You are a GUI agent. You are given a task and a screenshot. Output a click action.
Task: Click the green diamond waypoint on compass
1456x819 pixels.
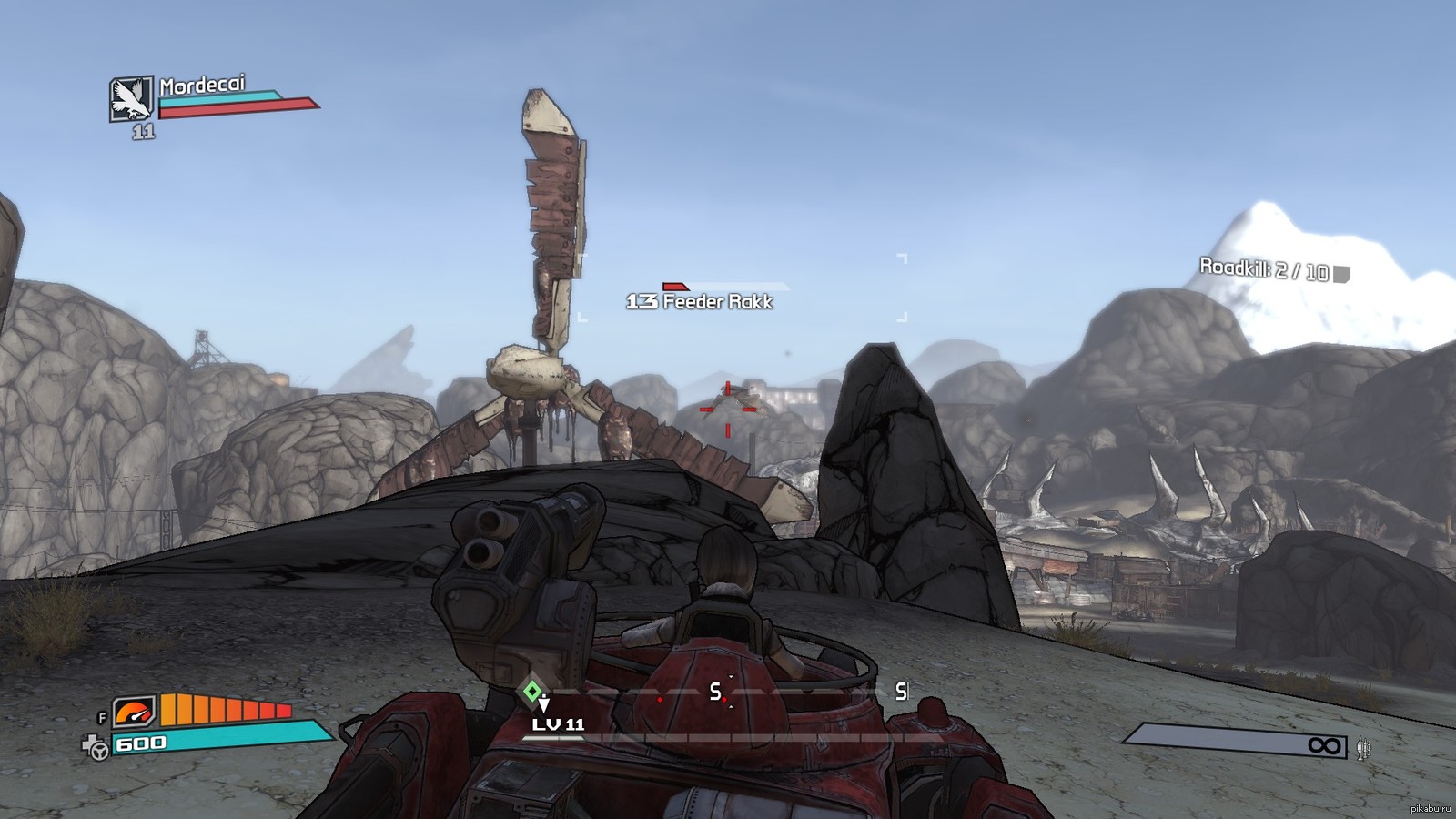(532, 691)
